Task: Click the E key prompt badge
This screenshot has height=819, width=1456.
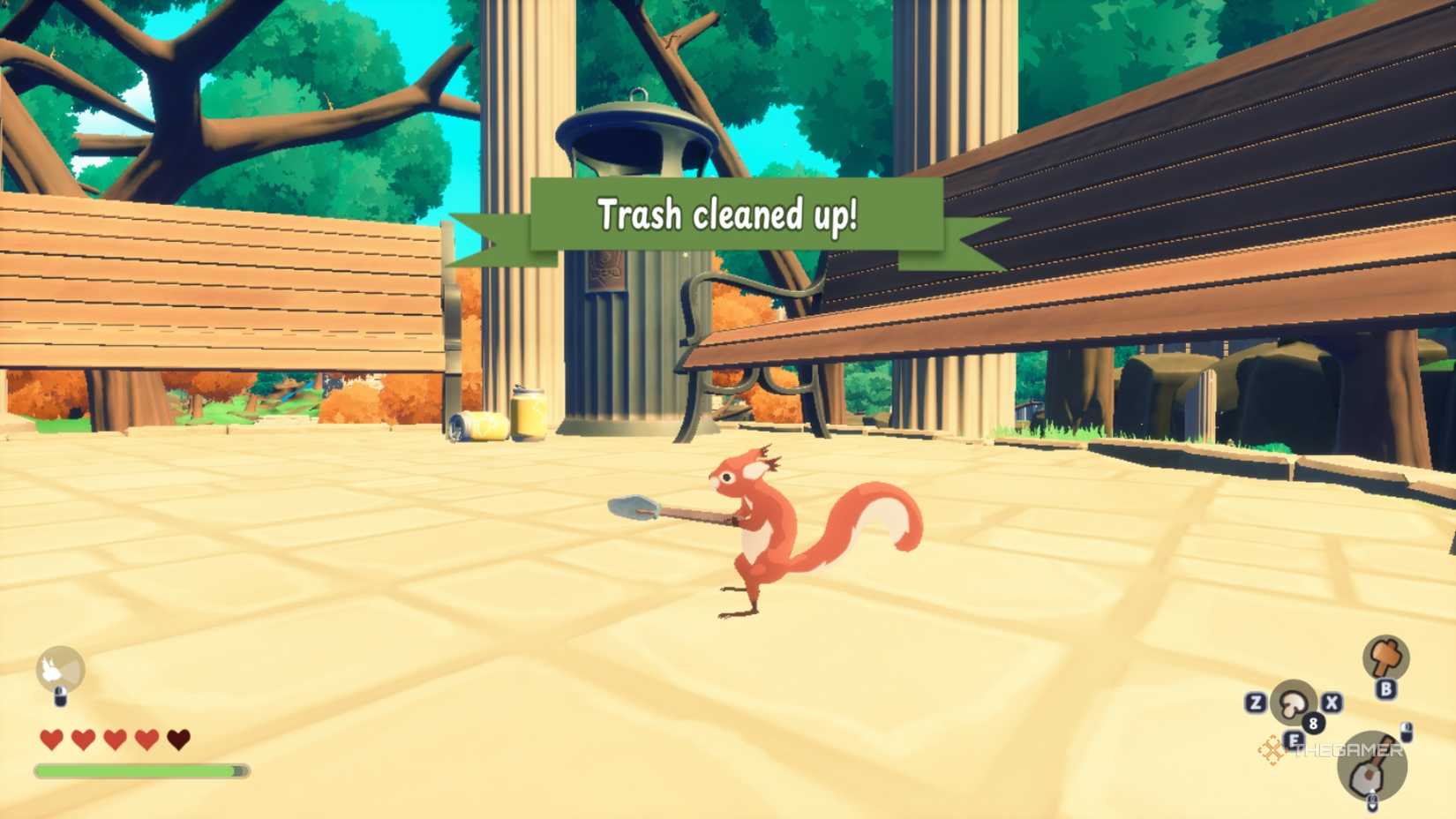Action: (1294, 740)
